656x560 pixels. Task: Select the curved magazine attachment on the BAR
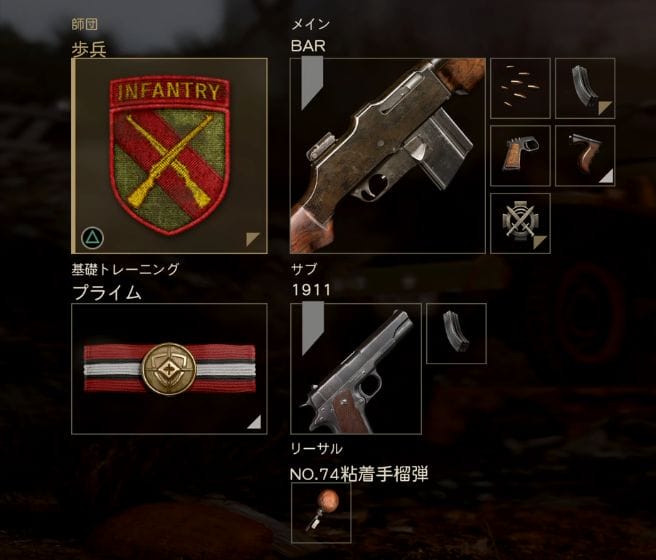click(585, 88)
